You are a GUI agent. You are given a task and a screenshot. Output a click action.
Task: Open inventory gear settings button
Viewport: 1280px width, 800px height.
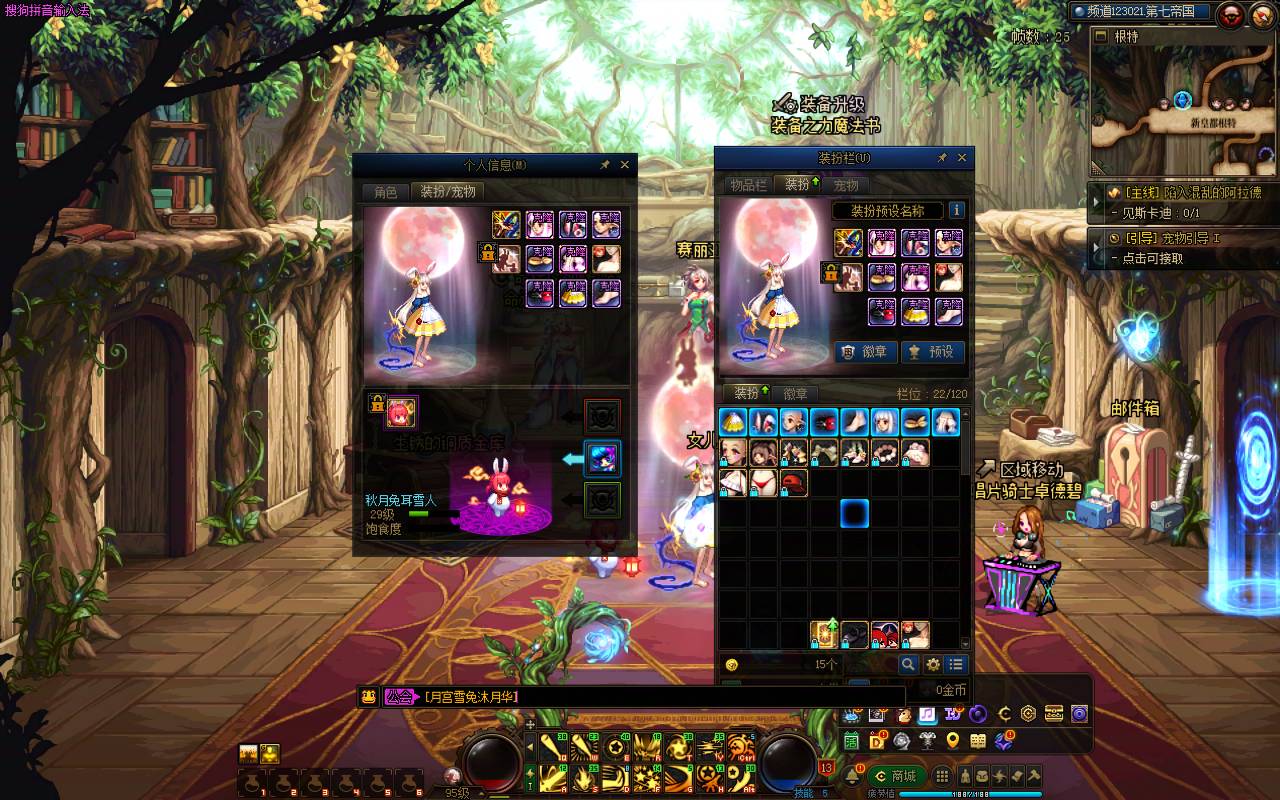click(x=933, y=665)
